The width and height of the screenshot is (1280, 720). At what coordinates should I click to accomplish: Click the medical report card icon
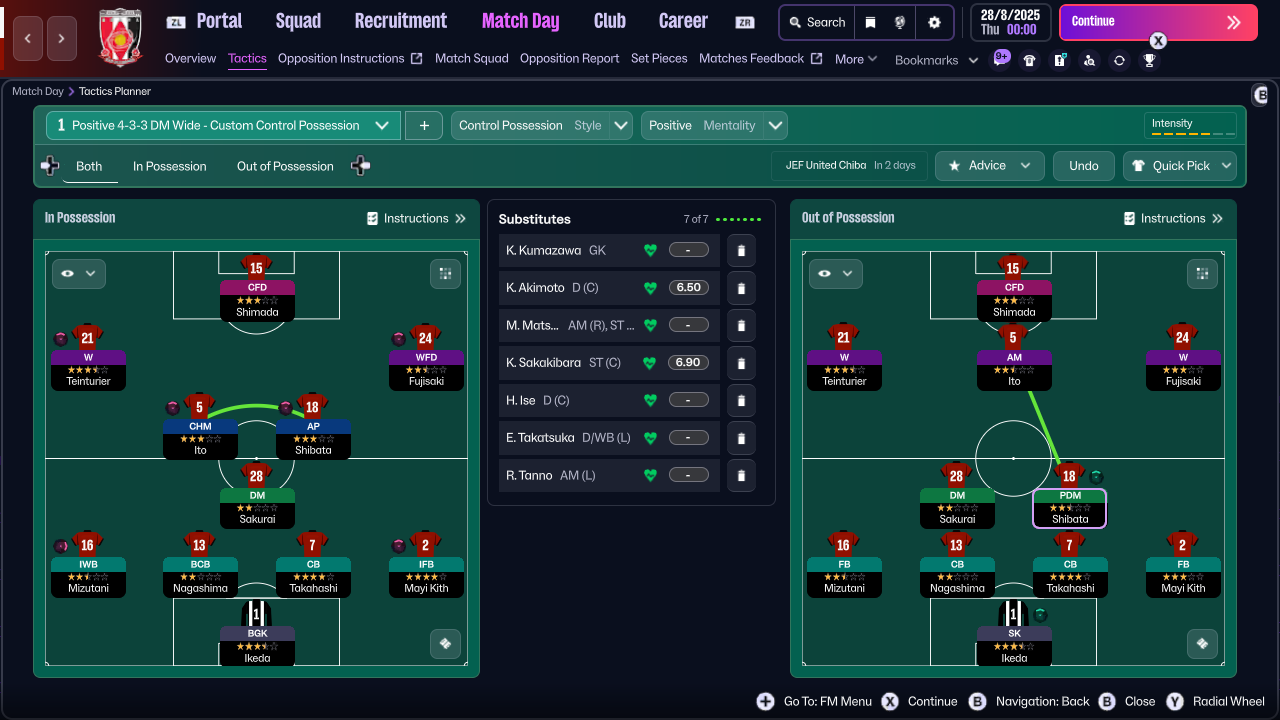click(x=1060, y=60)
